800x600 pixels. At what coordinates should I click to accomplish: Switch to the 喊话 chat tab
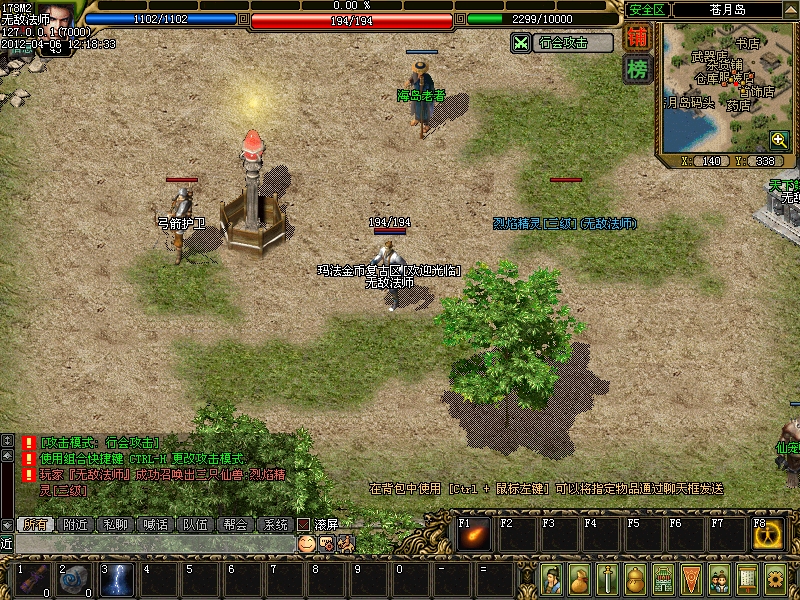coord(155,524)
